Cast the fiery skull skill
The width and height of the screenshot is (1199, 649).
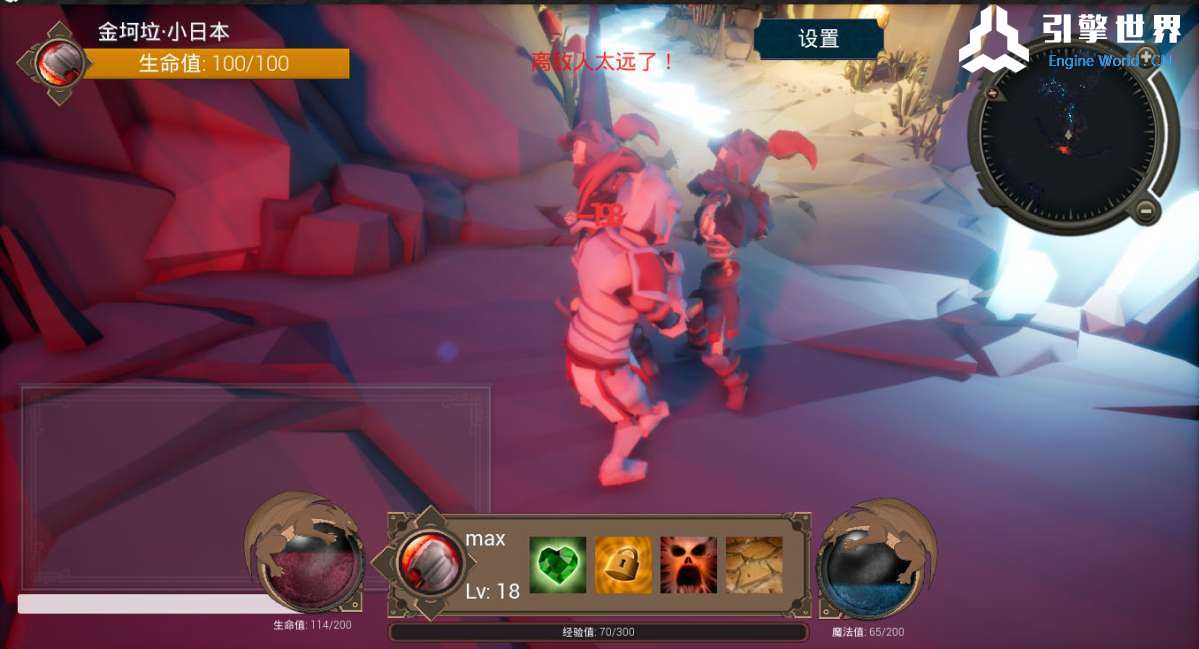(x=688, y=565)
